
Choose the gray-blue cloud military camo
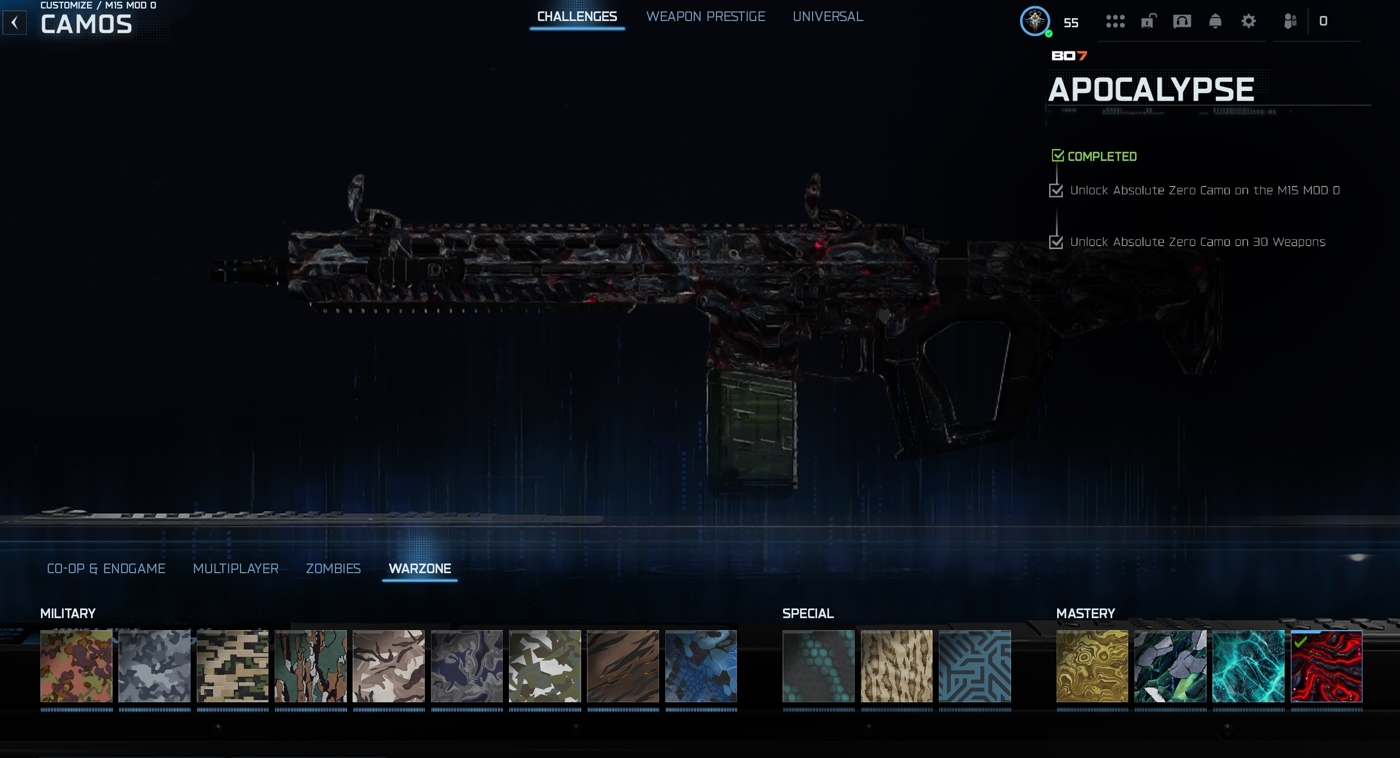click(155, 666)
